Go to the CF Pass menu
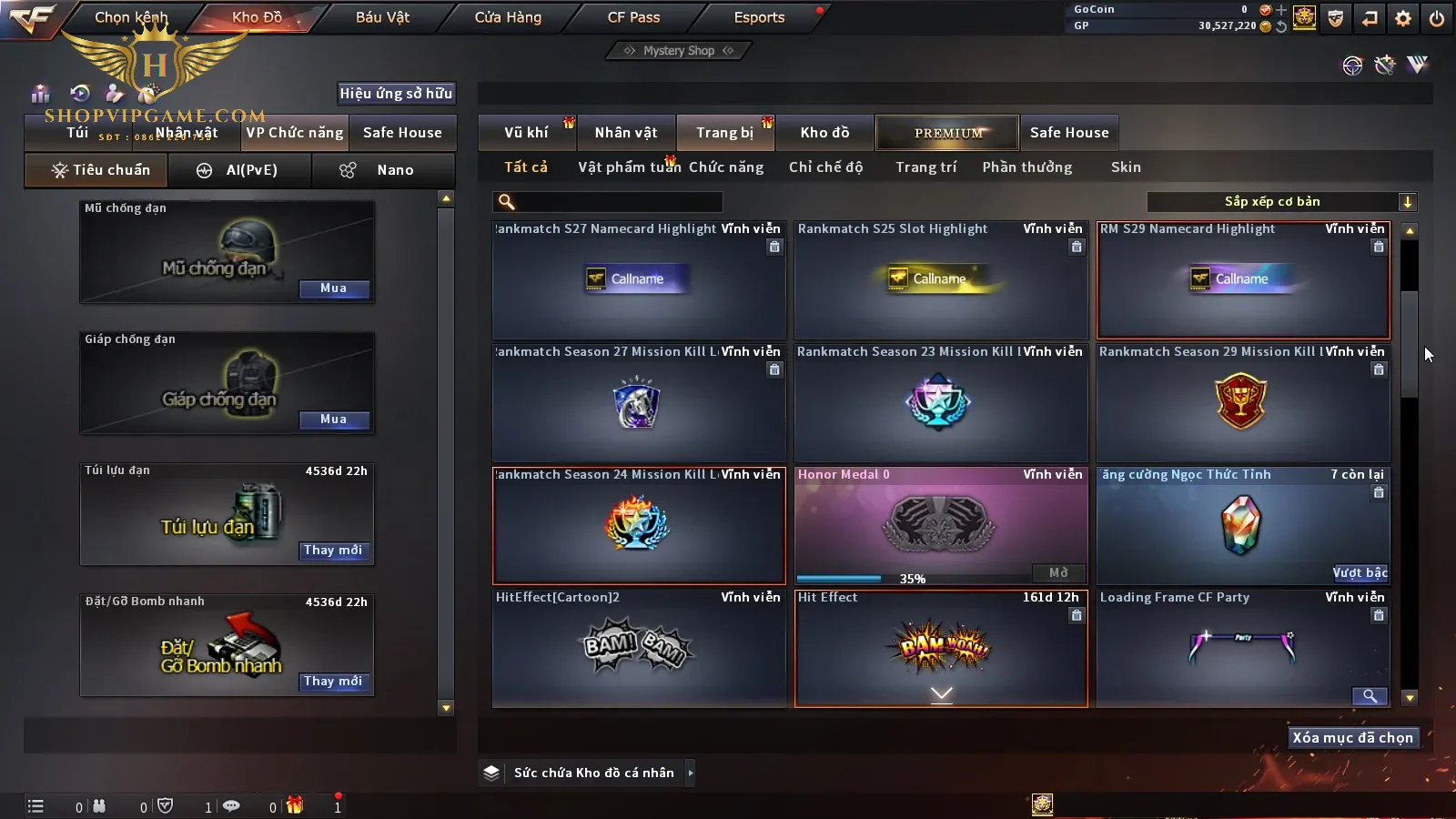Viewport: 1456px width, 819px height. [633, 17]
